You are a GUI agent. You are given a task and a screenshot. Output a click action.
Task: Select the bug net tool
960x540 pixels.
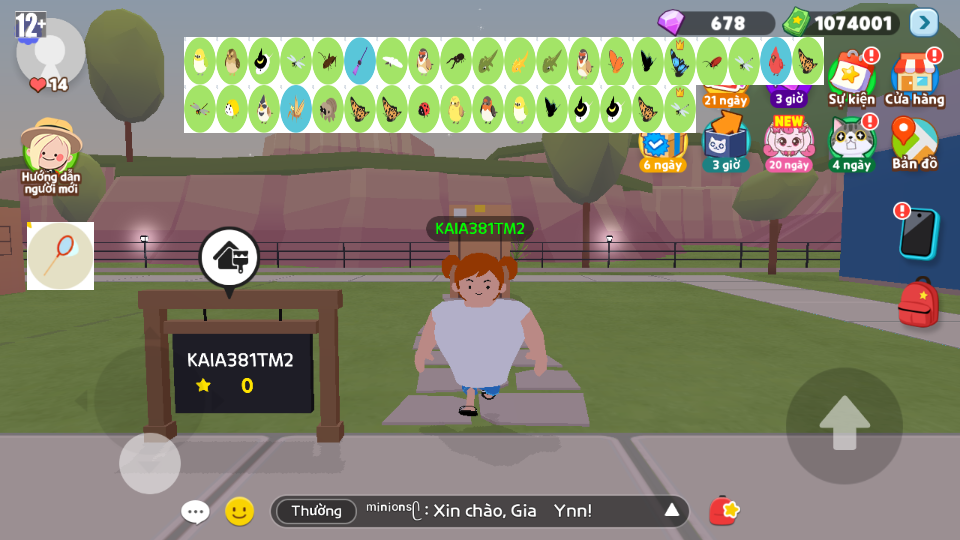pos(60,256)
